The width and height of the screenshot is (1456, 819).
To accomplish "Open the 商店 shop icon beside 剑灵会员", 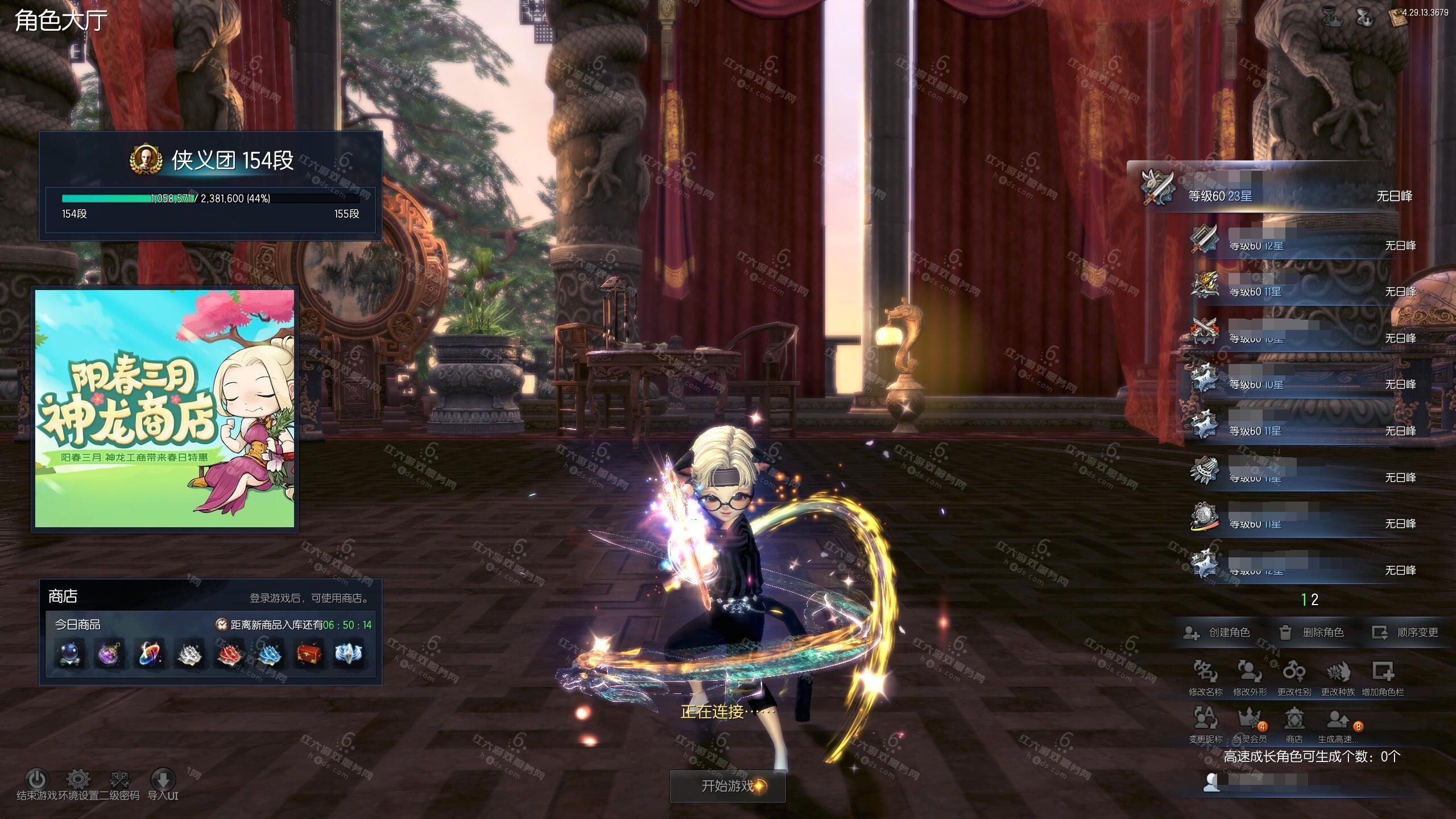I will click(x=1294, y=720).
